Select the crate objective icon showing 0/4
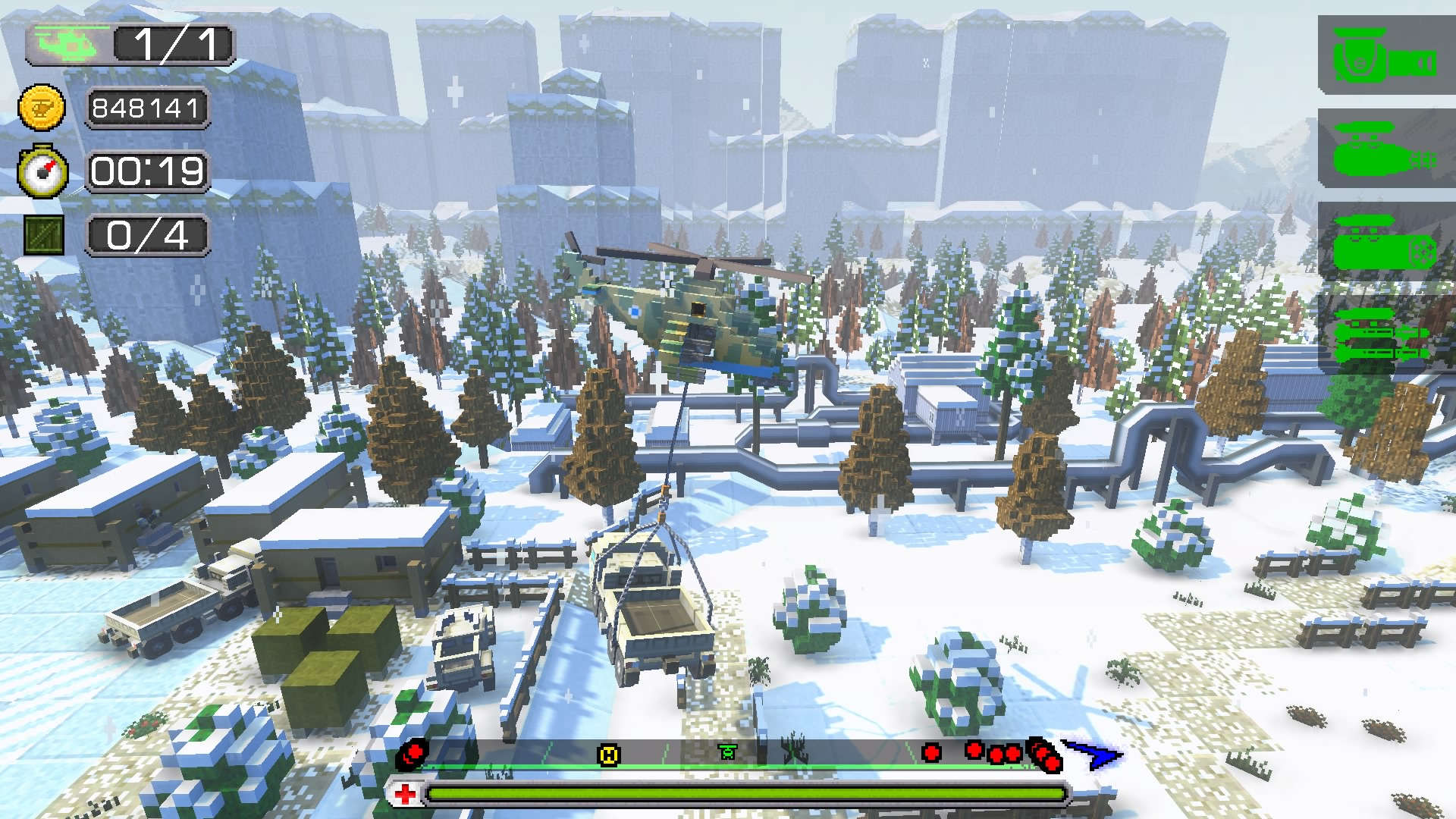The height and width of the screenshot is (819, 1456). (43, 234)
